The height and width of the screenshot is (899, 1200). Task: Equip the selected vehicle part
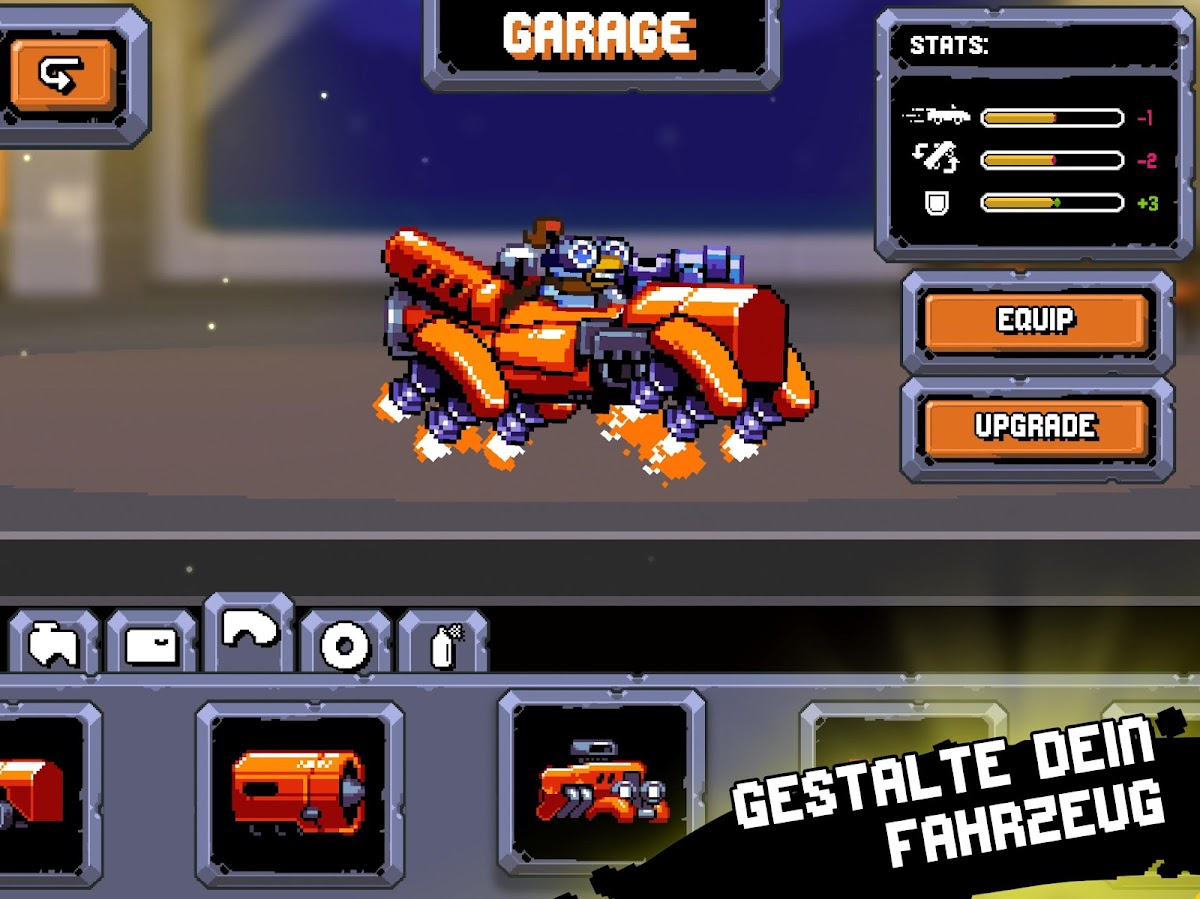click(1035, 321)
